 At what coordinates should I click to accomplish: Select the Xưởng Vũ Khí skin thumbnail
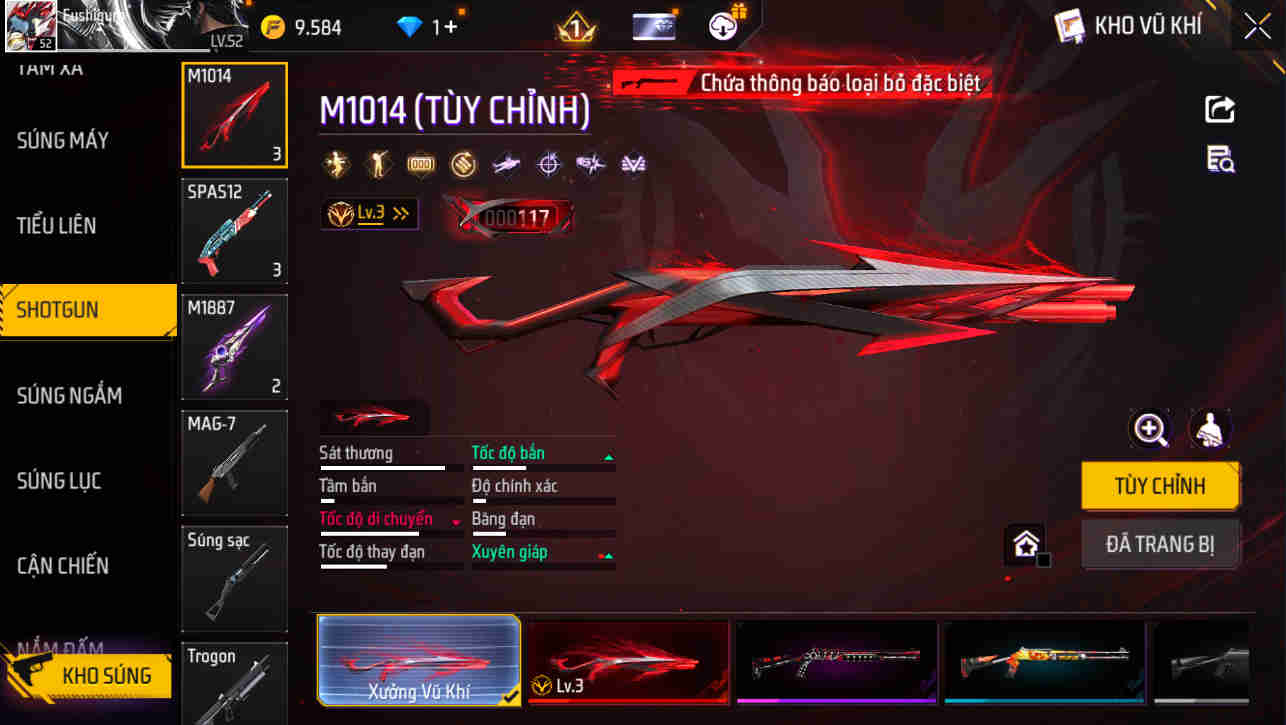point(418,660)
